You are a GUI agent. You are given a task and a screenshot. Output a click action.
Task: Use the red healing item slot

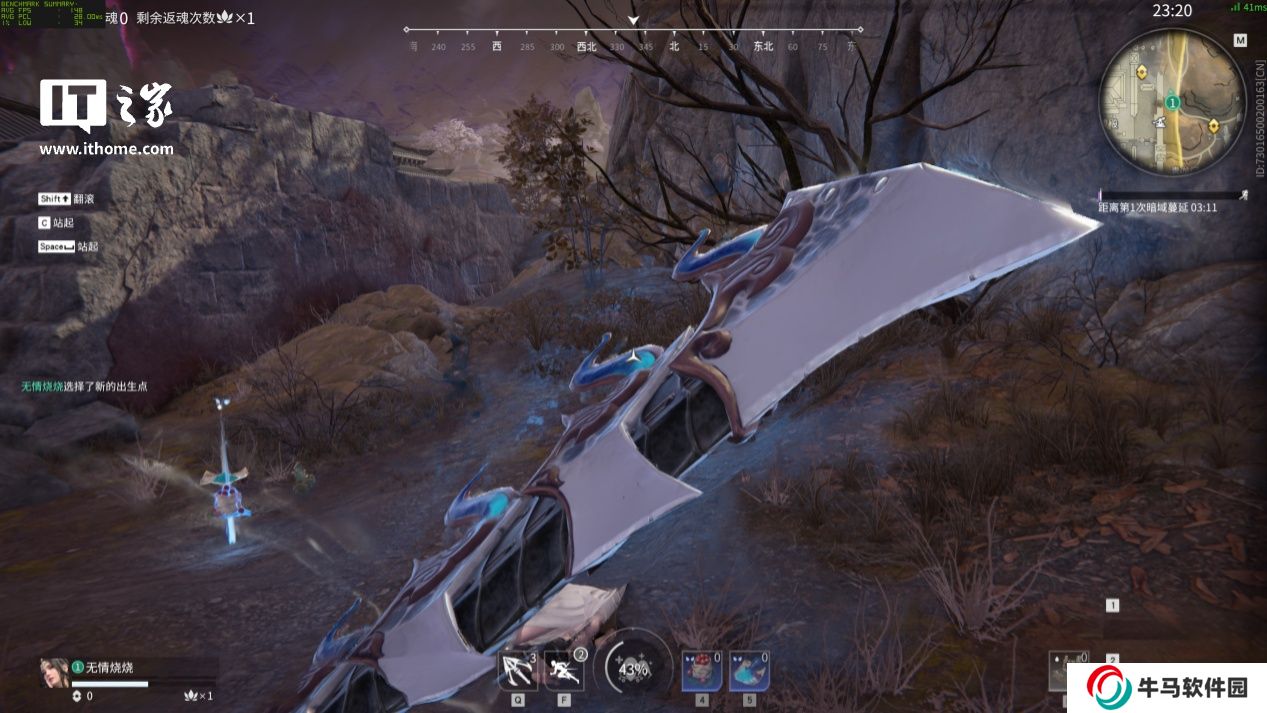click(701, 670)
